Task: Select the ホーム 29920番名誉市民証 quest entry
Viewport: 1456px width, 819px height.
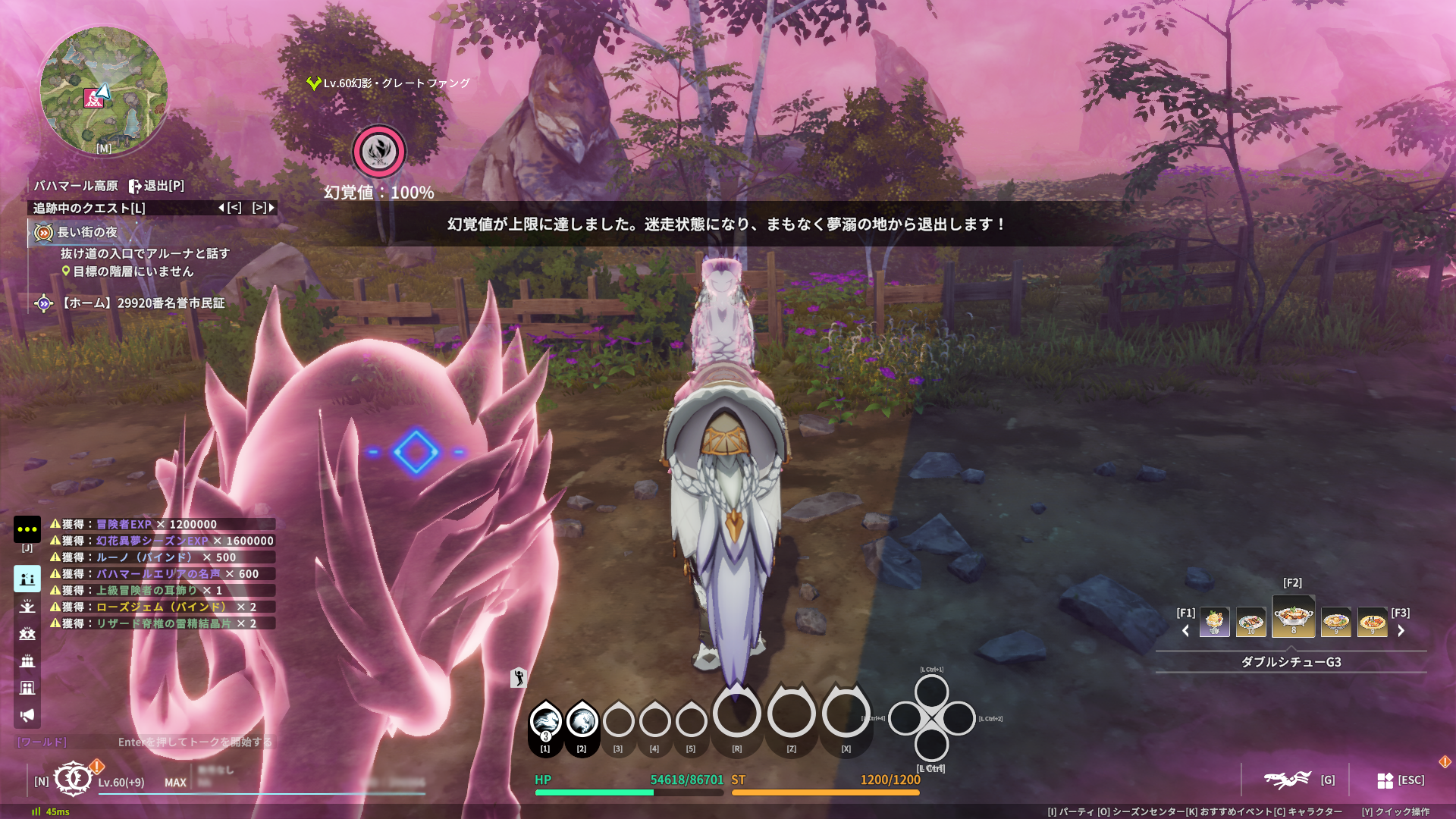Action: [143, 303]
